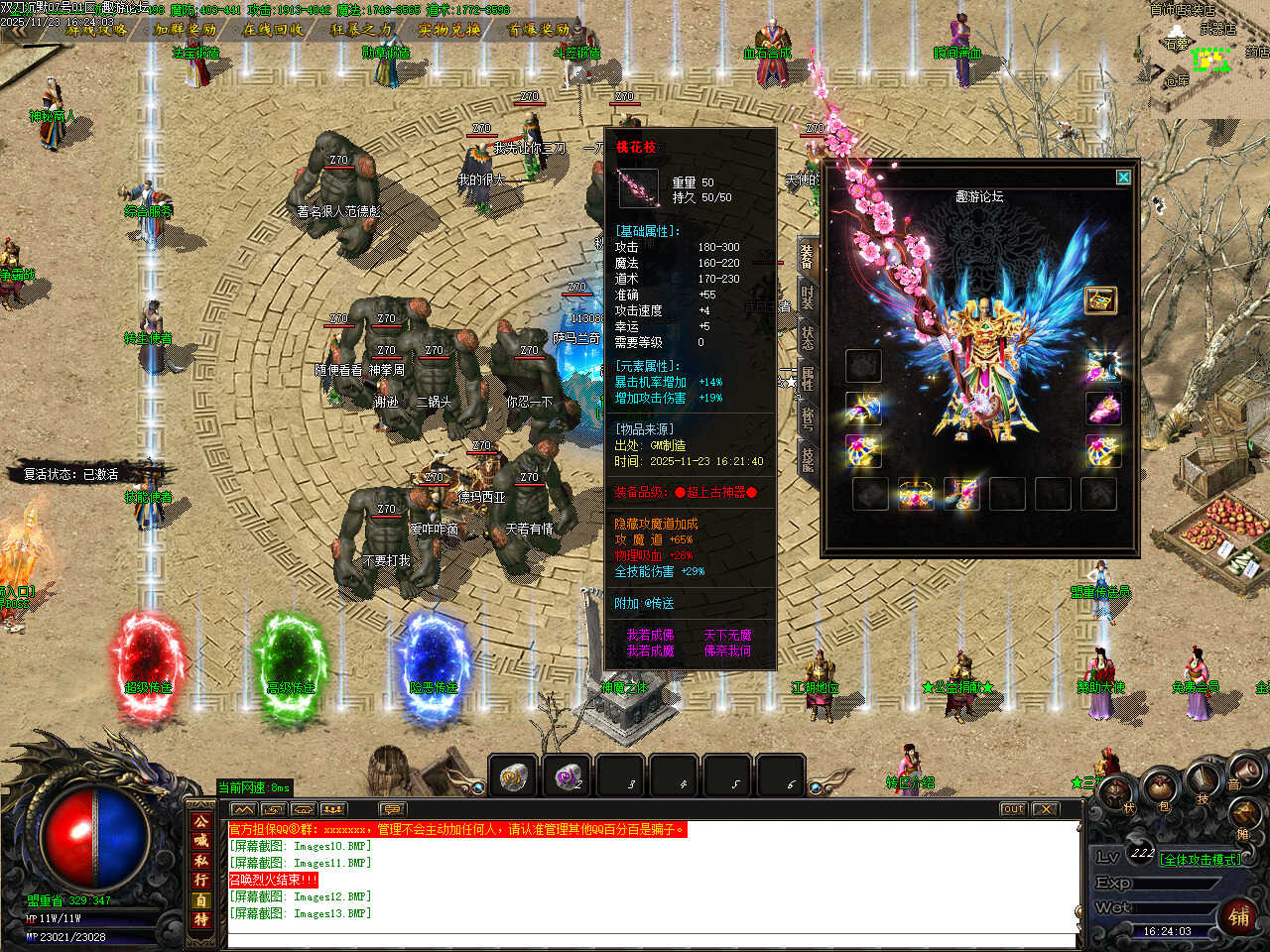Toggle the 全体攻击模式 attack mode

pos(1201,860)
